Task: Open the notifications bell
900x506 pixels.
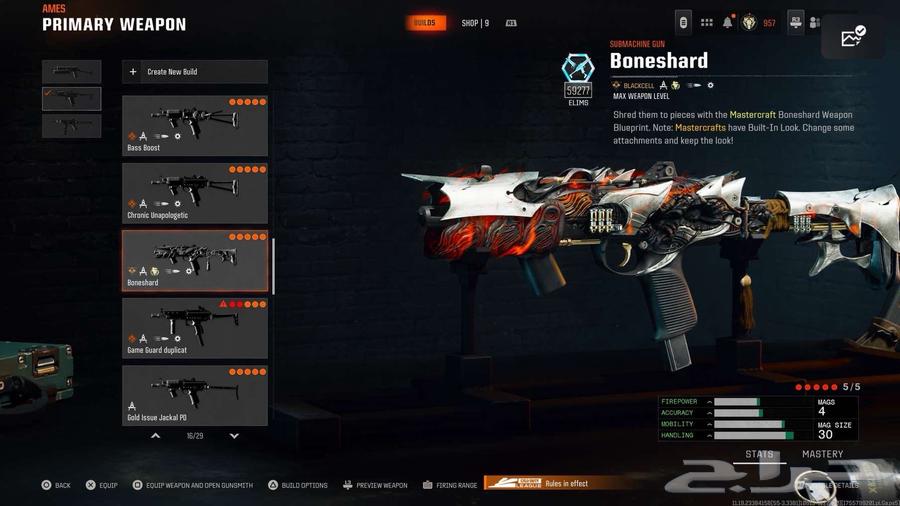Action: (x=728, y=22)
